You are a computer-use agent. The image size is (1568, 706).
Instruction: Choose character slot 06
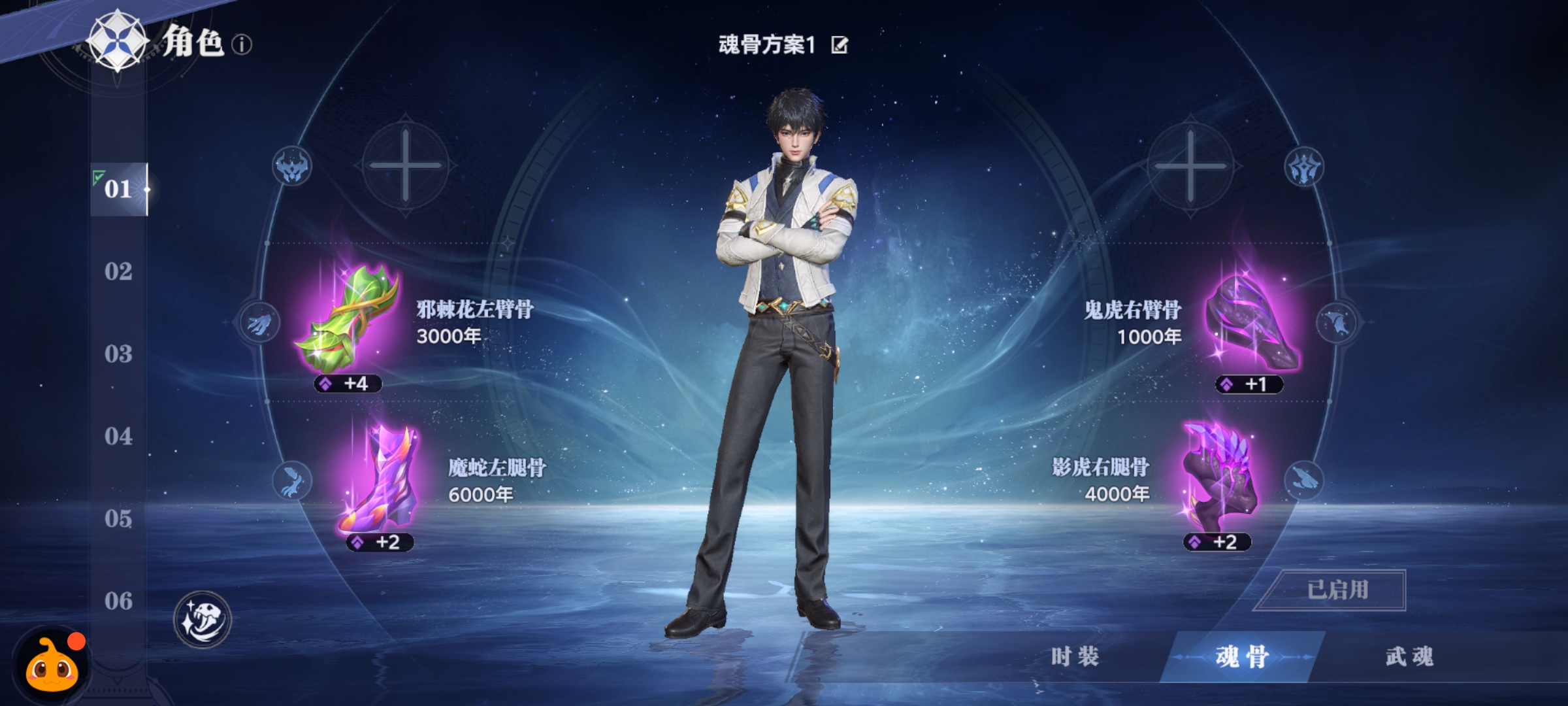pos(118,601)
